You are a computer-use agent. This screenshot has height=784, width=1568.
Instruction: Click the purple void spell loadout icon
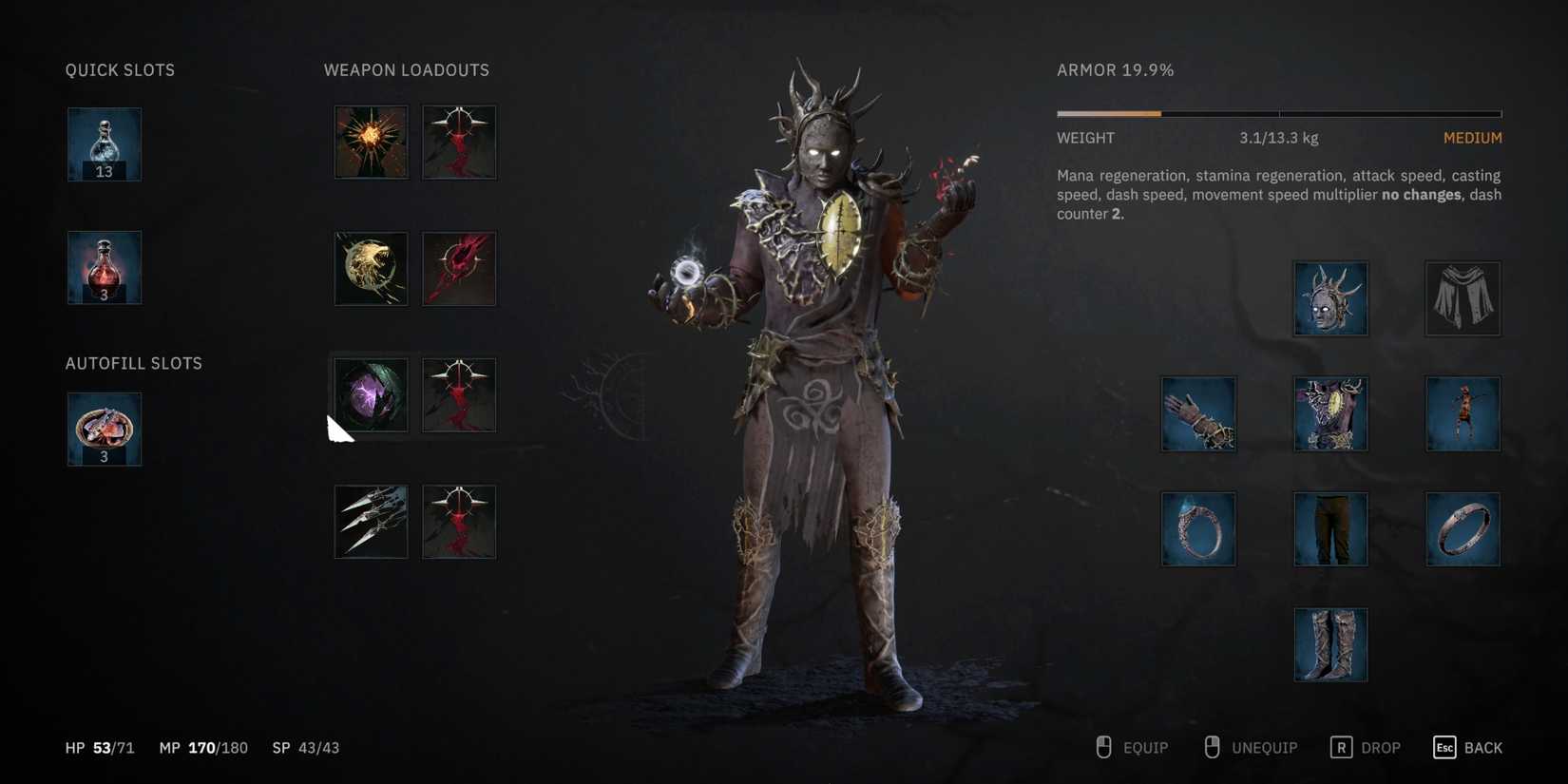coord(371,395)
